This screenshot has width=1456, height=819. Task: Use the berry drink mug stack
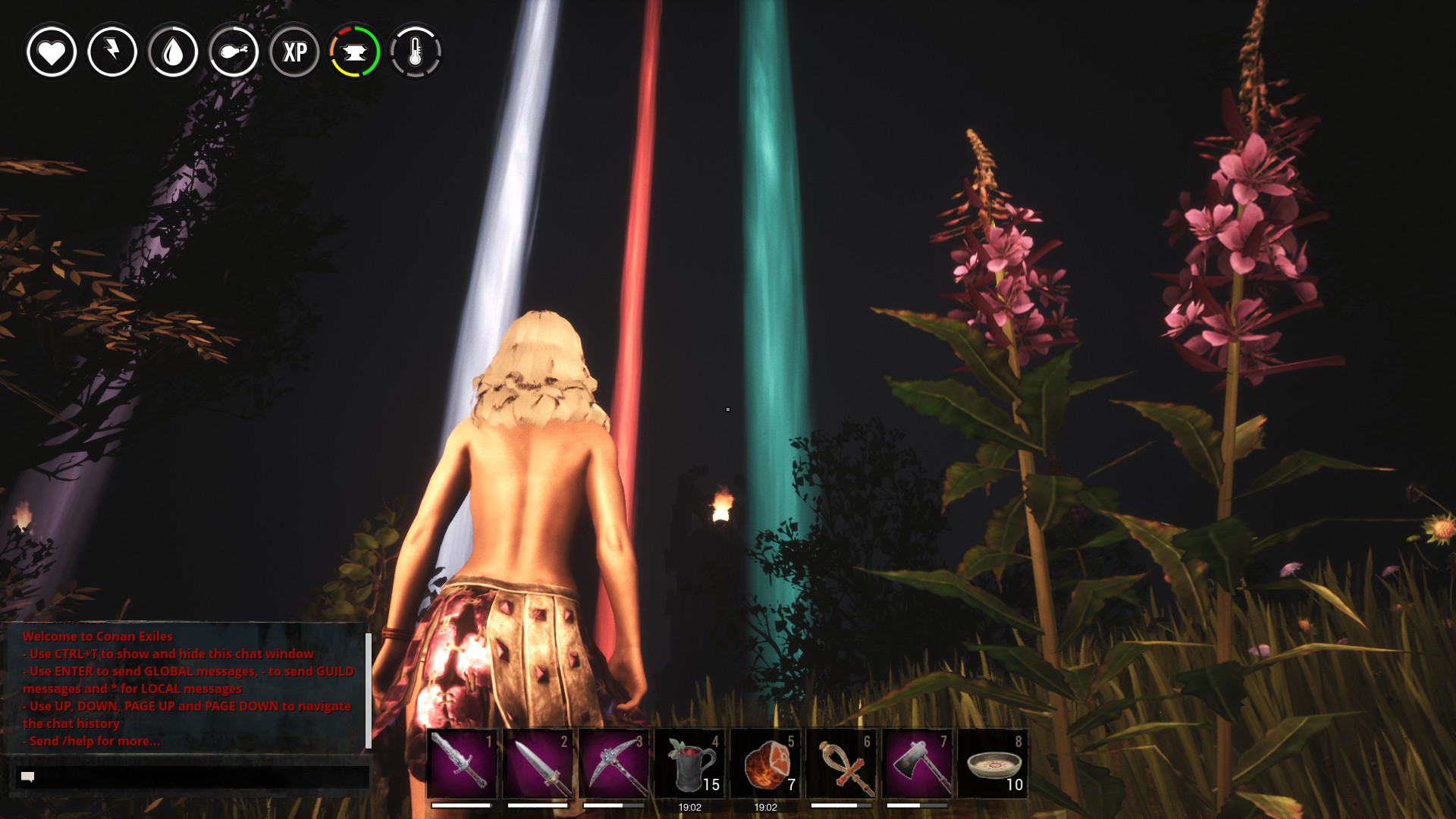coord(689,764)
